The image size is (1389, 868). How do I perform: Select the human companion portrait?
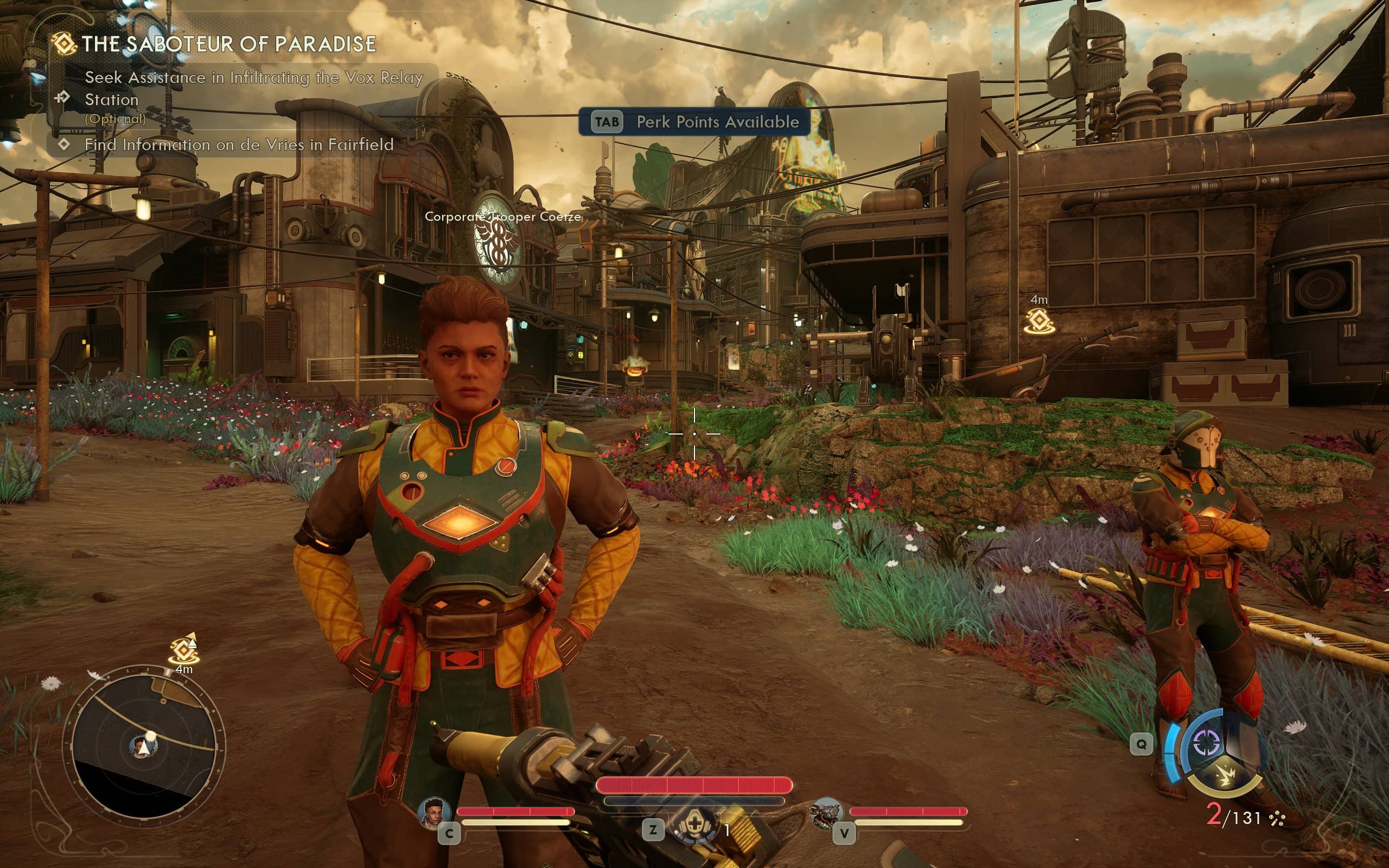pos(434,813)
